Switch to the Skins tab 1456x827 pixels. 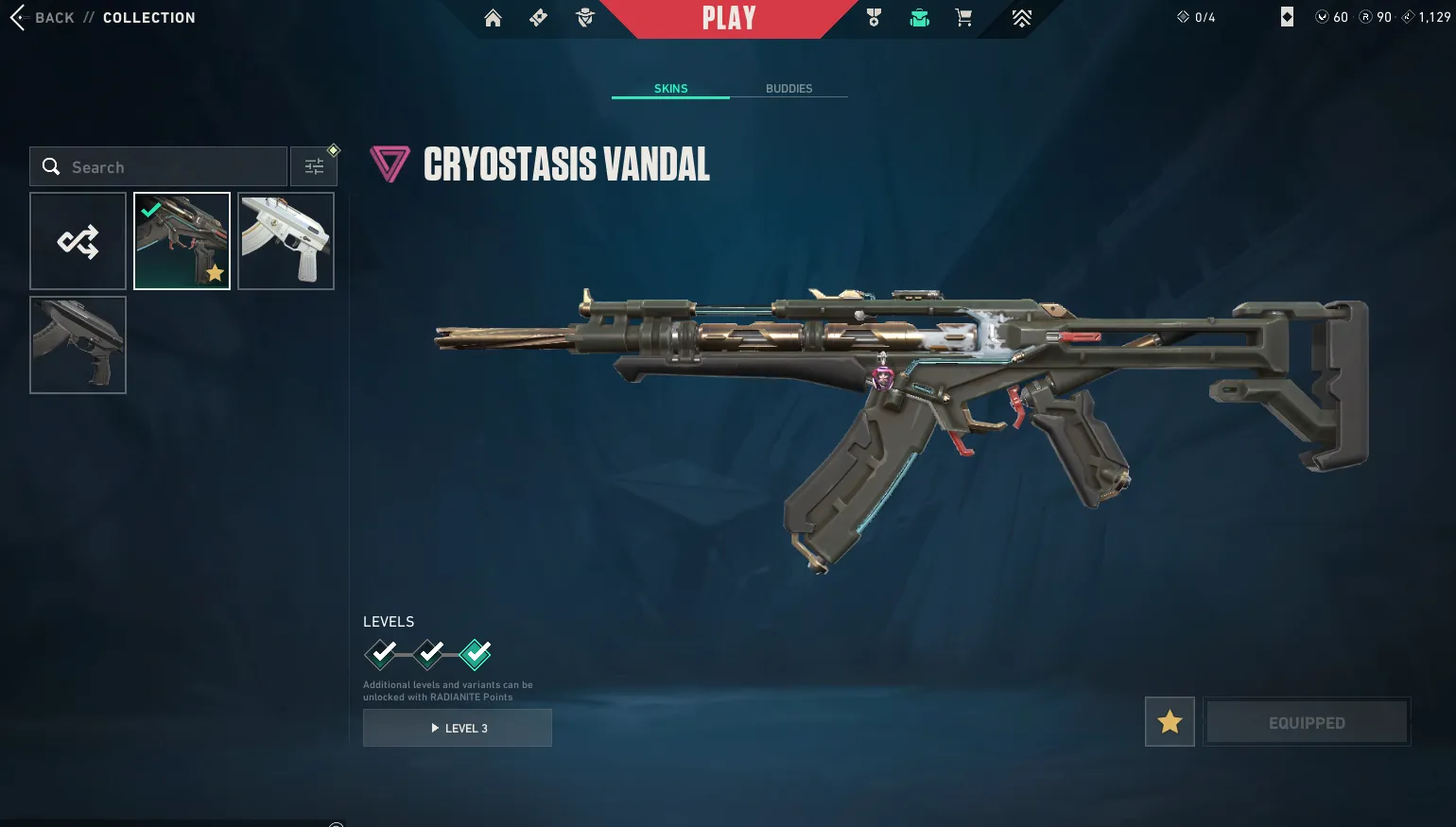click(670, 89)
